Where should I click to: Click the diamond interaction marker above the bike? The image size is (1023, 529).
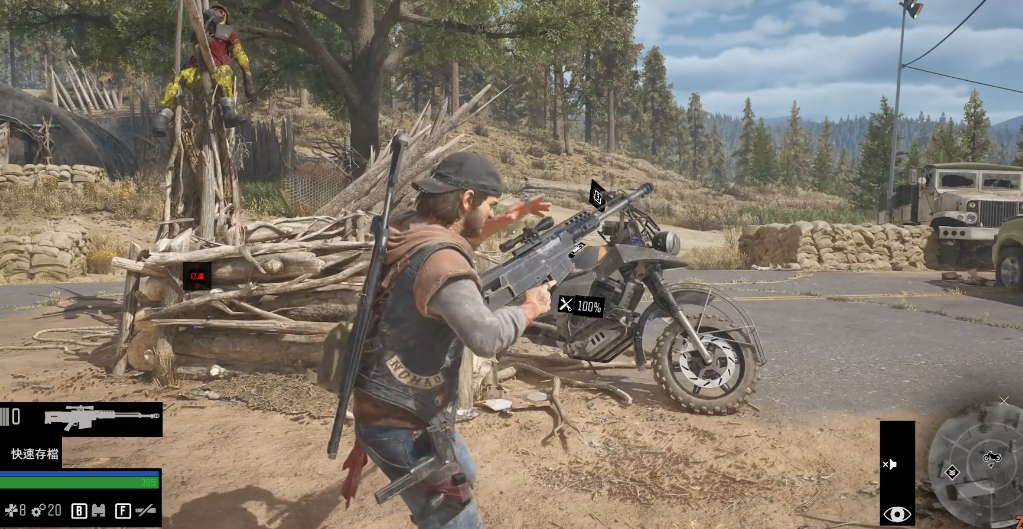pos(597,194)
